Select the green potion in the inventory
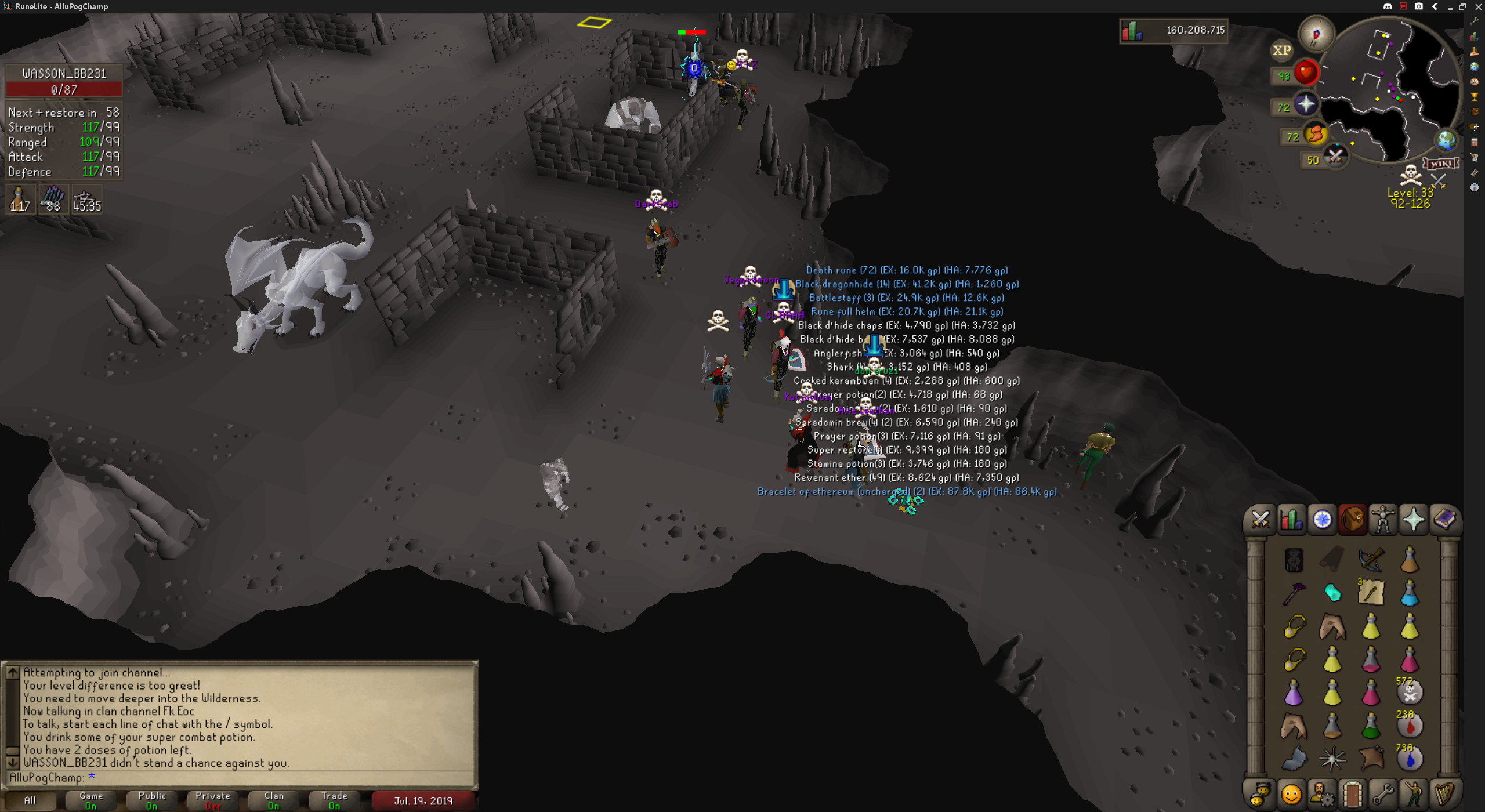 tap(1371, 725)
